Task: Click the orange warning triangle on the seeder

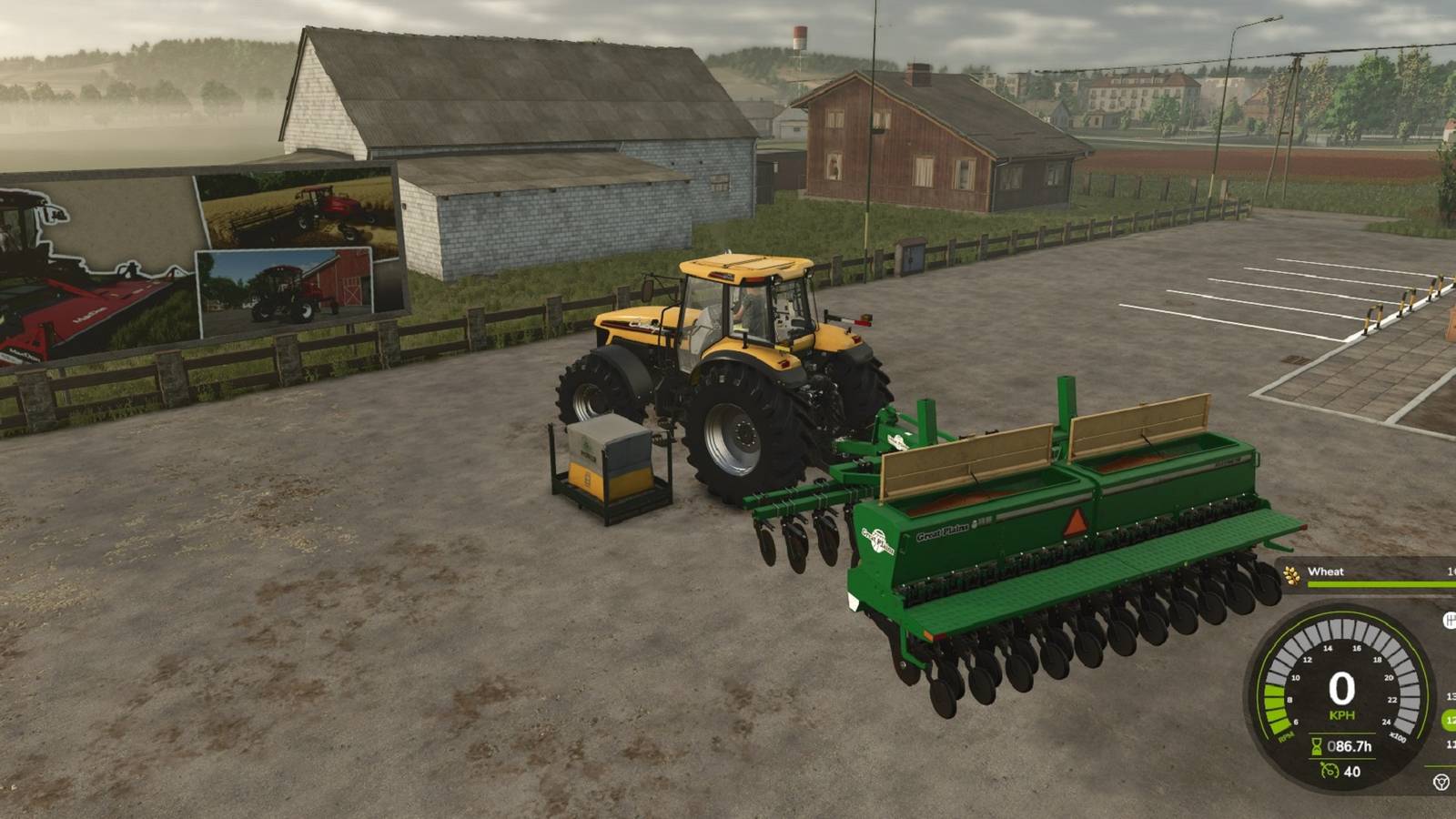Action: pyautogui.click(x=1074, y=523)
